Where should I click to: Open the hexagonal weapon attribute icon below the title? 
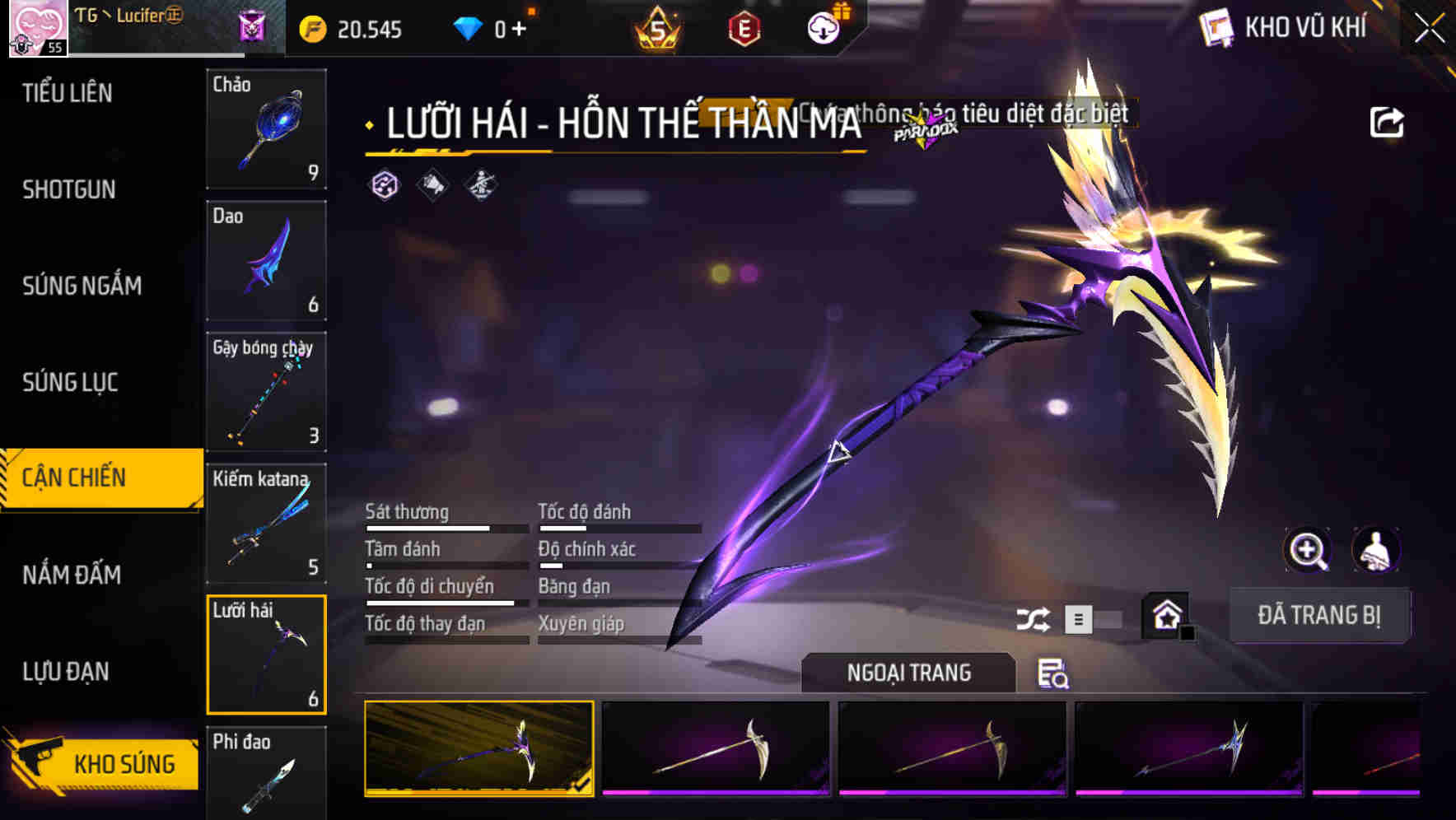tap(384, 186)
